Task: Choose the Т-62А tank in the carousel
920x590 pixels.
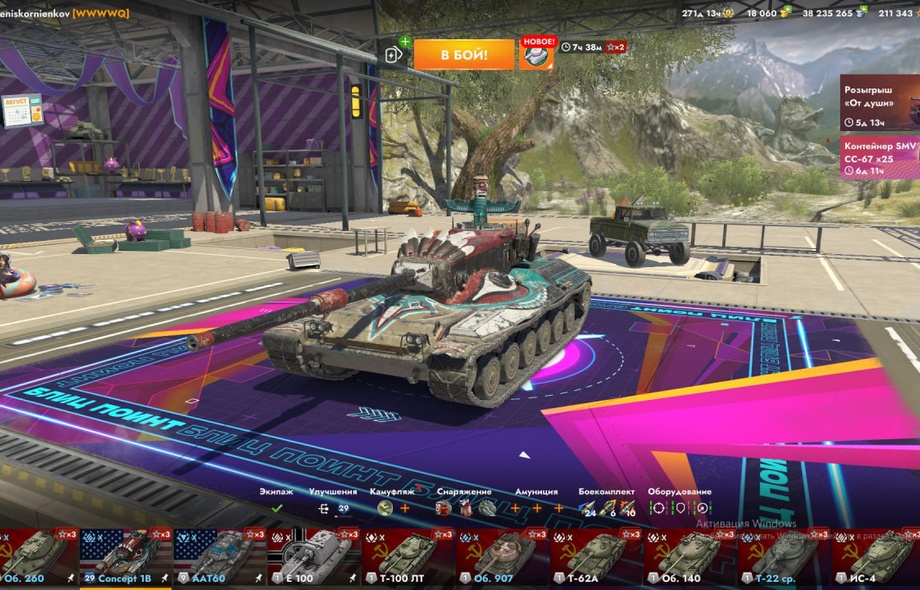Action: tap(595, 556)
